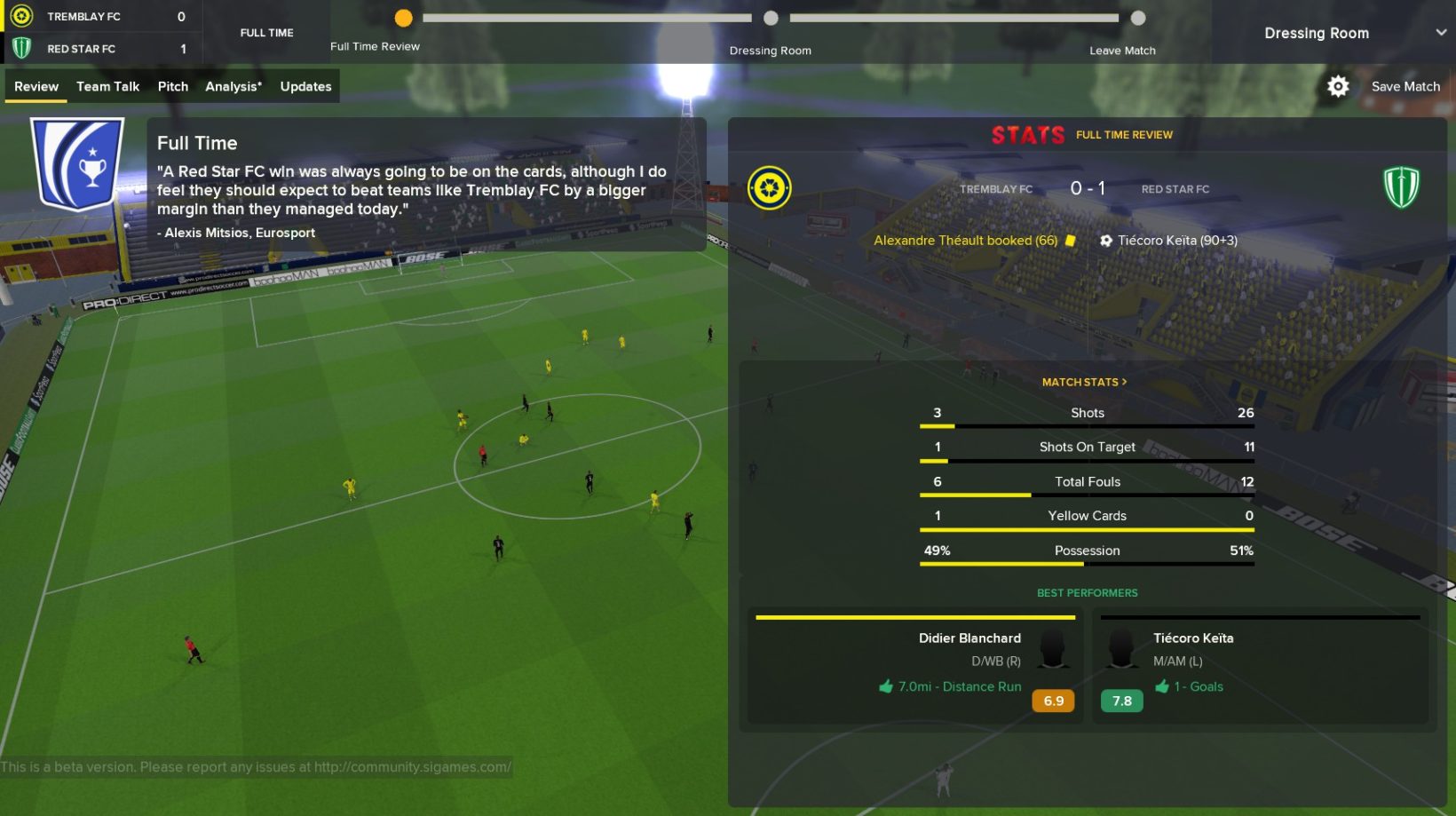Click the Save Match button
1456x816 pixels.
(1405, 86)
